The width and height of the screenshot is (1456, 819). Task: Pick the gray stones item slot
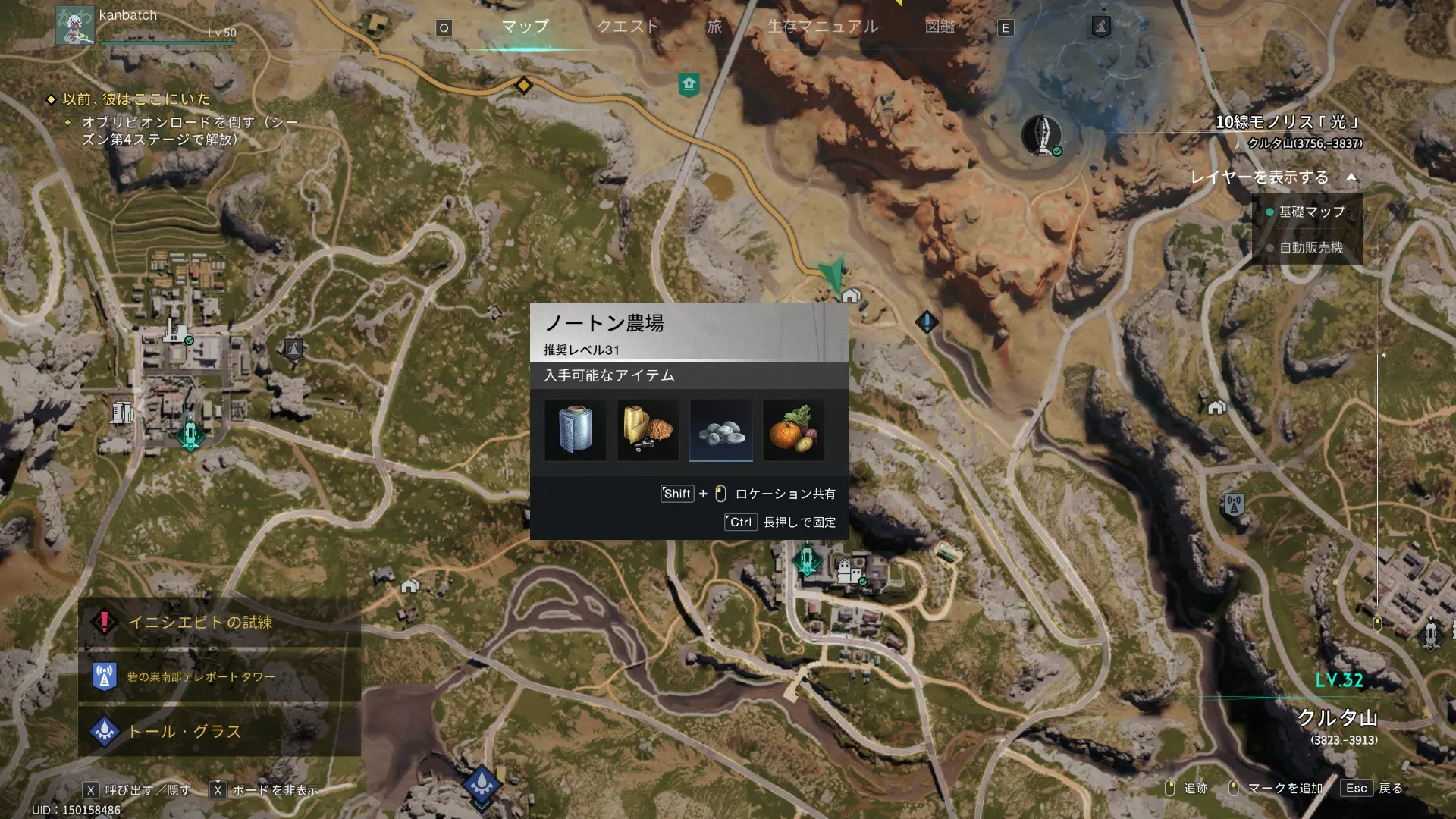coord(720,430)
